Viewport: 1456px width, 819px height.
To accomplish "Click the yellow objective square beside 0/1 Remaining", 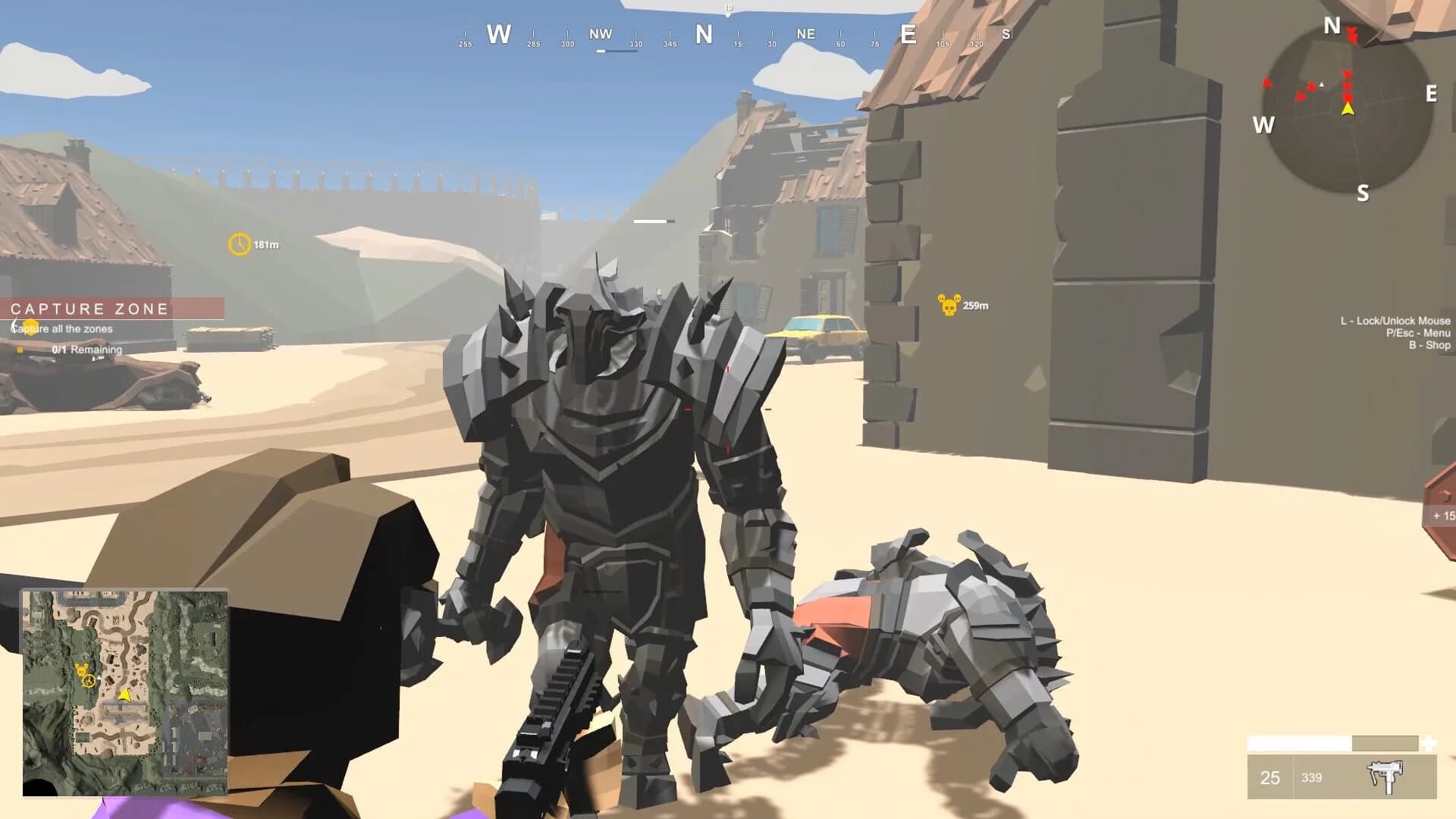I will tap(19, 350).
